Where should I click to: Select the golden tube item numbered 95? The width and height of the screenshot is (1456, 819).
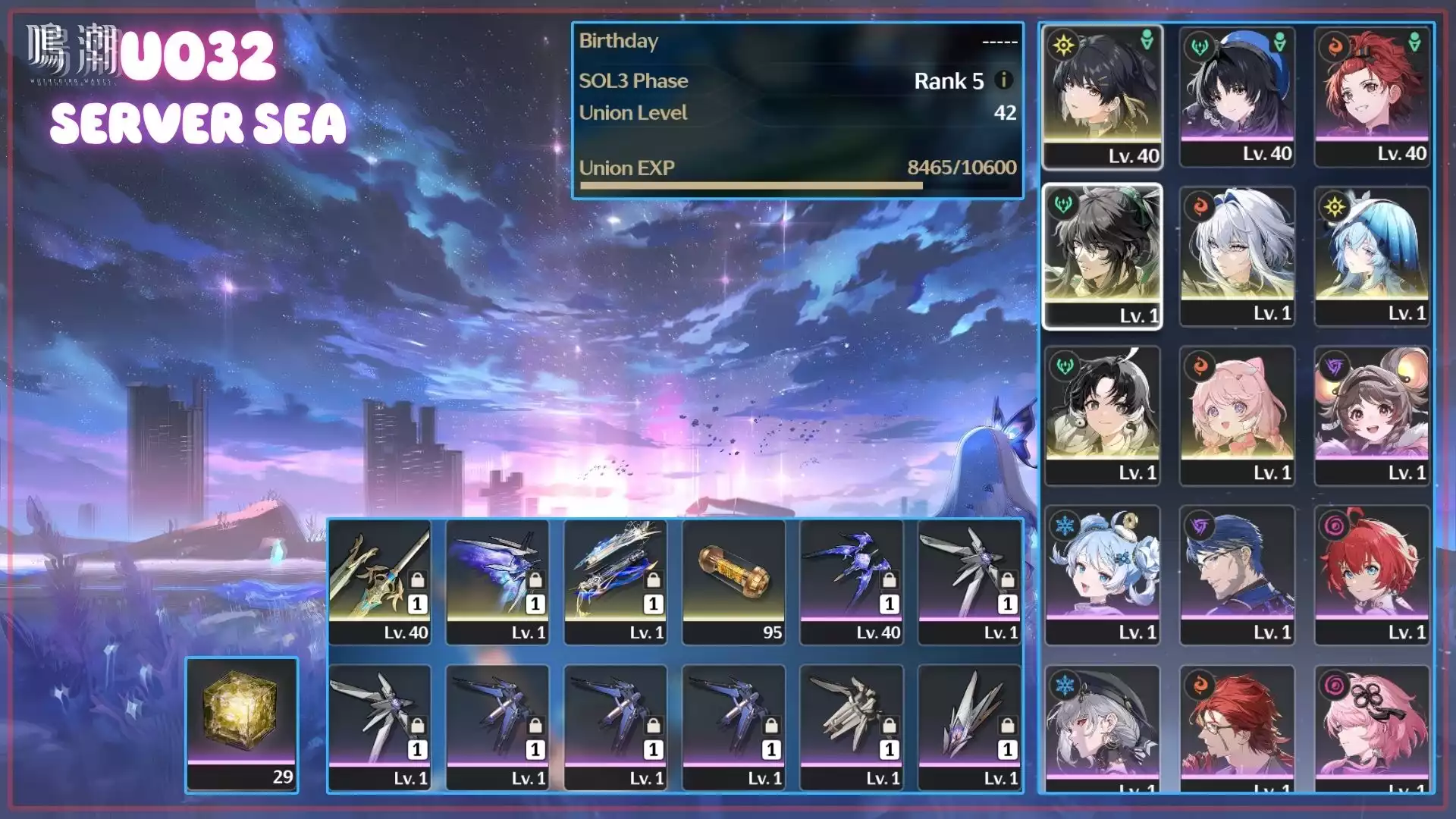click(x=733, y=582)
